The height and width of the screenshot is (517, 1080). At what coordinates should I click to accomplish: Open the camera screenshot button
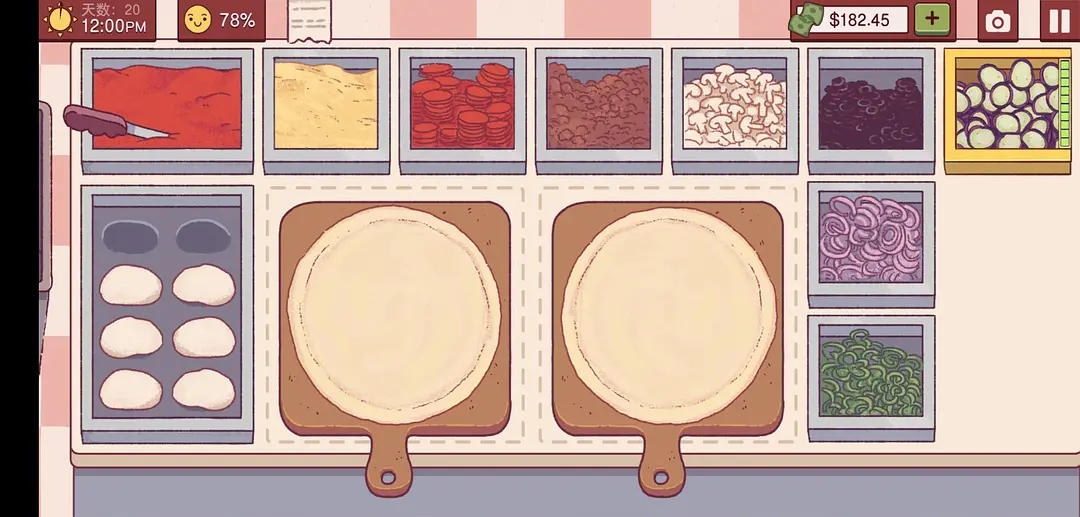[996, 22]
